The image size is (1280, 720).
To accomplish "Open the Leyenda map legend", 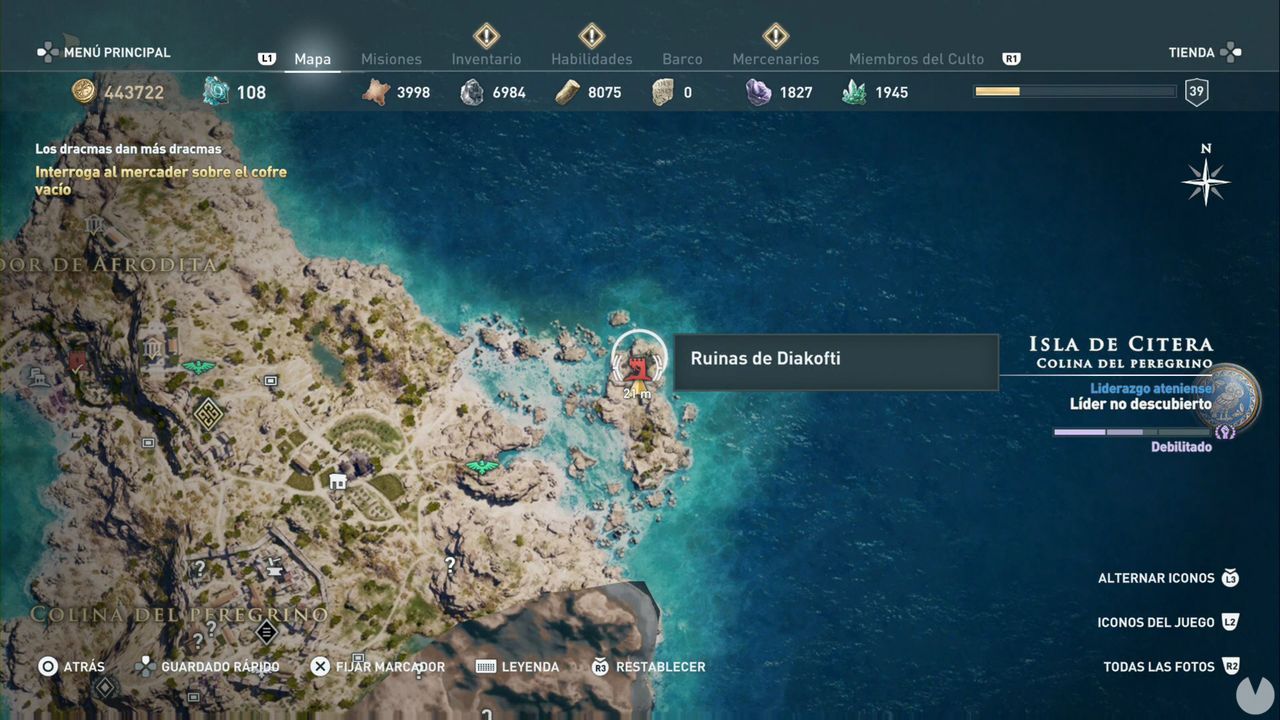I will tap(516, 666).
